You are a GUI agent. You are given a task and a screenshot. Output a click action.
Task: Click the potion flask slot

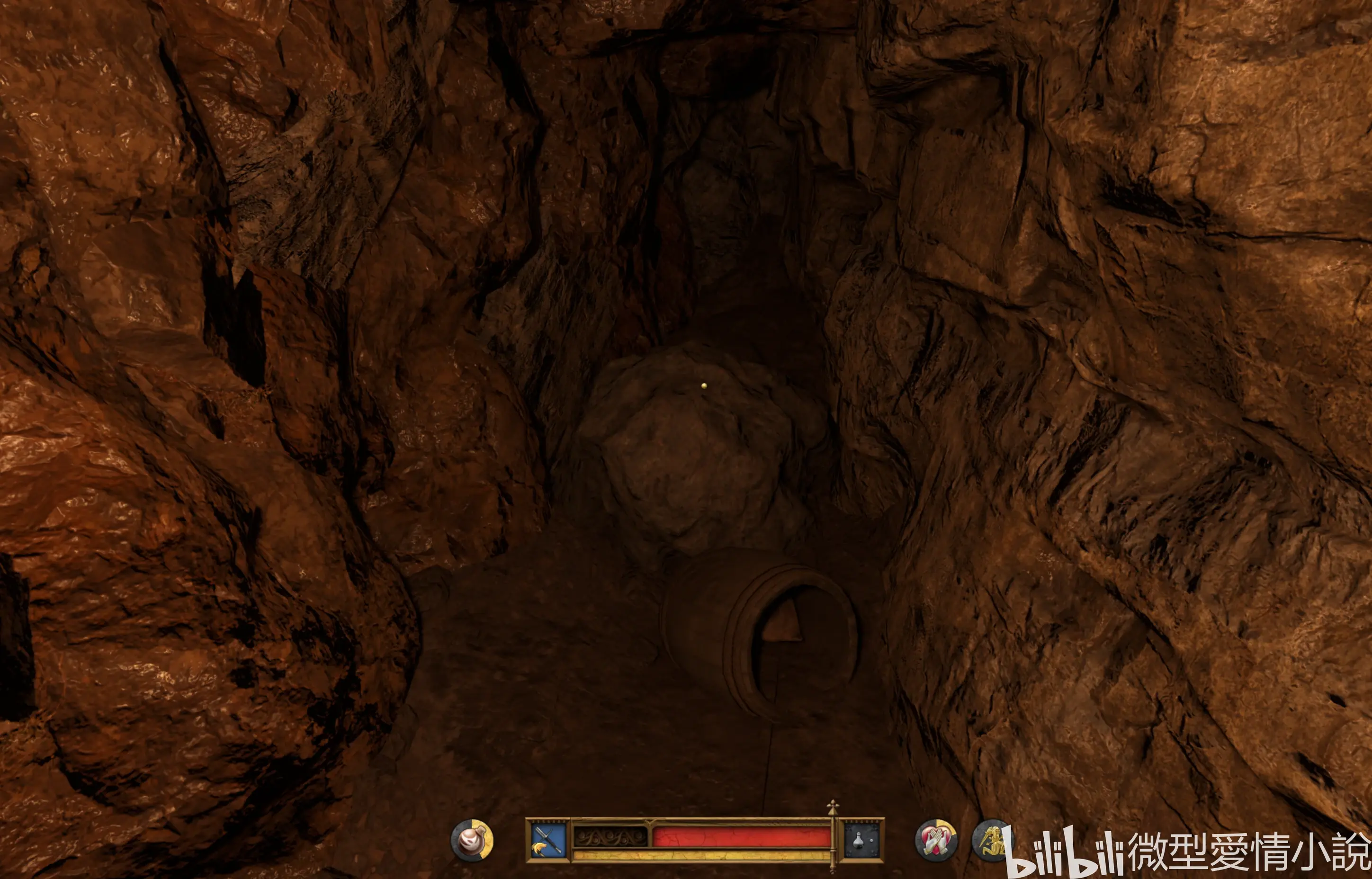coord(862,840)
